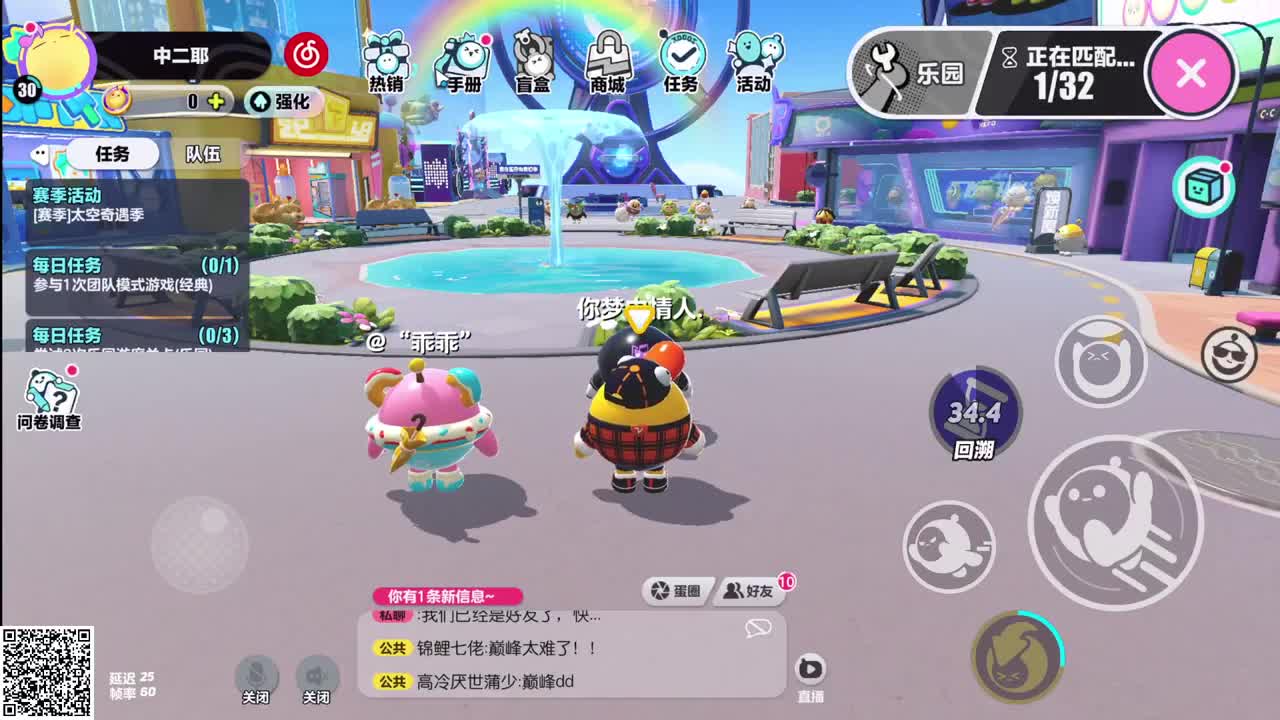The width and height of the screenshot is (1280, 720).
Task: Tap the 强化 enhance button
Action: (283, 103)
